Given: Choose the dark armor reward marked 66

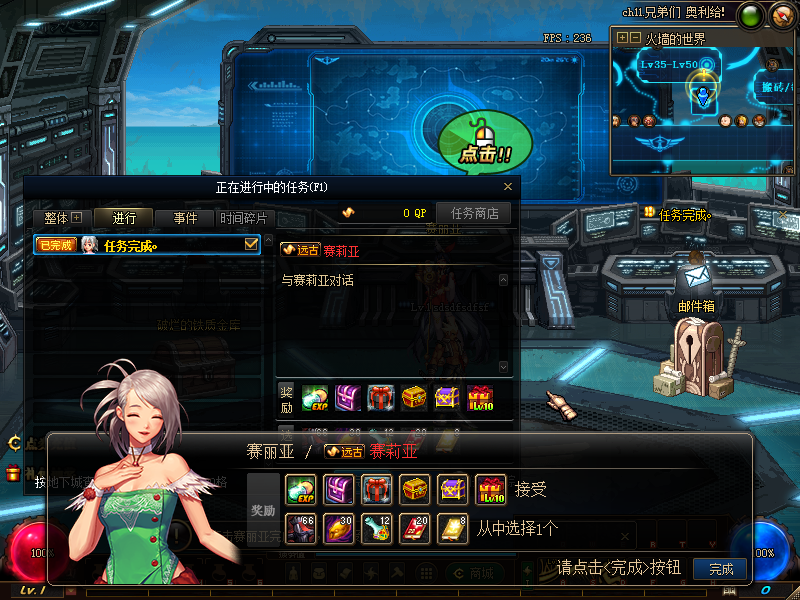Looking at the screenshot, I should pyautogui.click(x=301, y=527).
